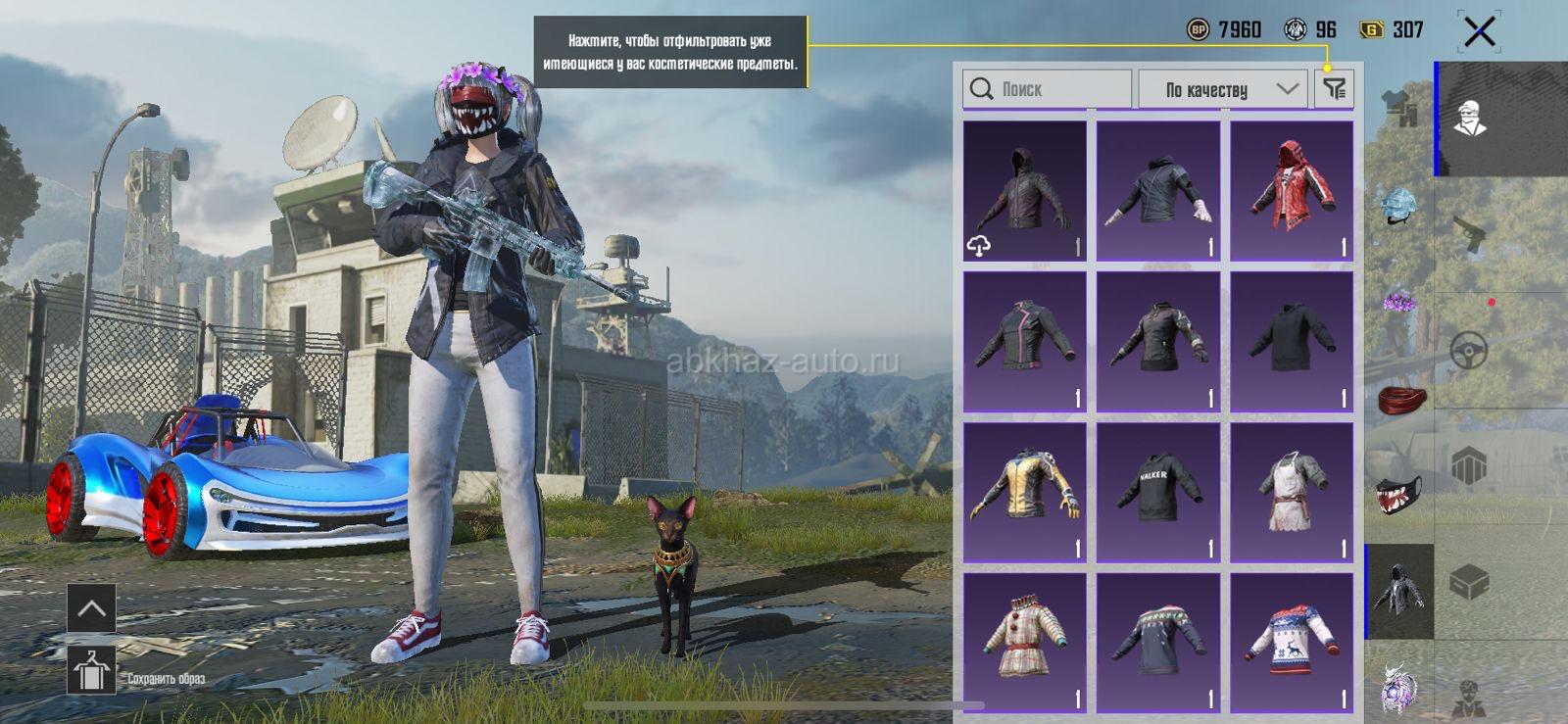Switch to the pistol weapons category

click(x=1469, y=234)
